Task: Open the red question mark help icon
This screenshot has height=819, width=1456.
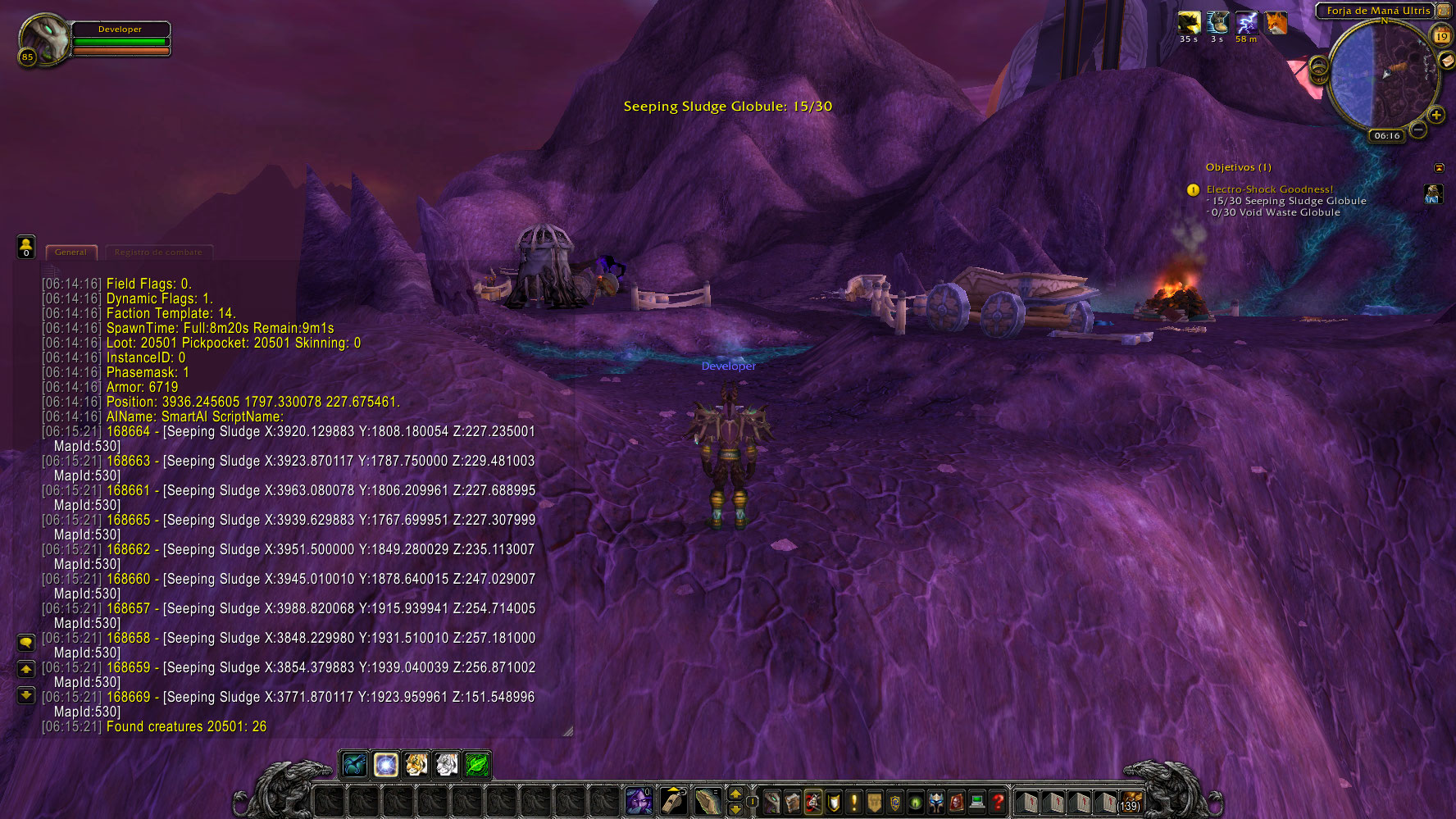Action: (998, 802)
